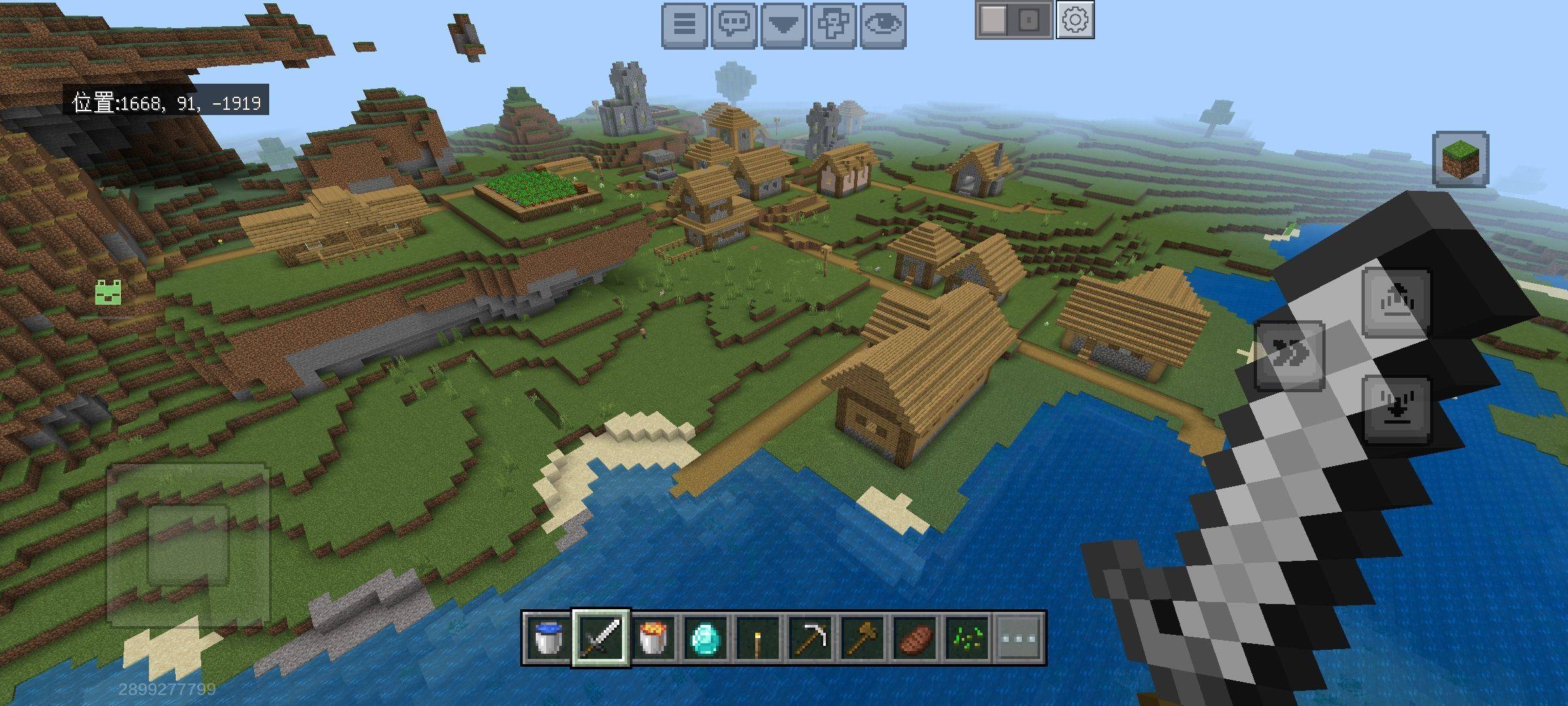Viewport: 1568px width, 706px height.
Task: Tap the fly-down arrow button
Action: click(x=1397, y=409)
